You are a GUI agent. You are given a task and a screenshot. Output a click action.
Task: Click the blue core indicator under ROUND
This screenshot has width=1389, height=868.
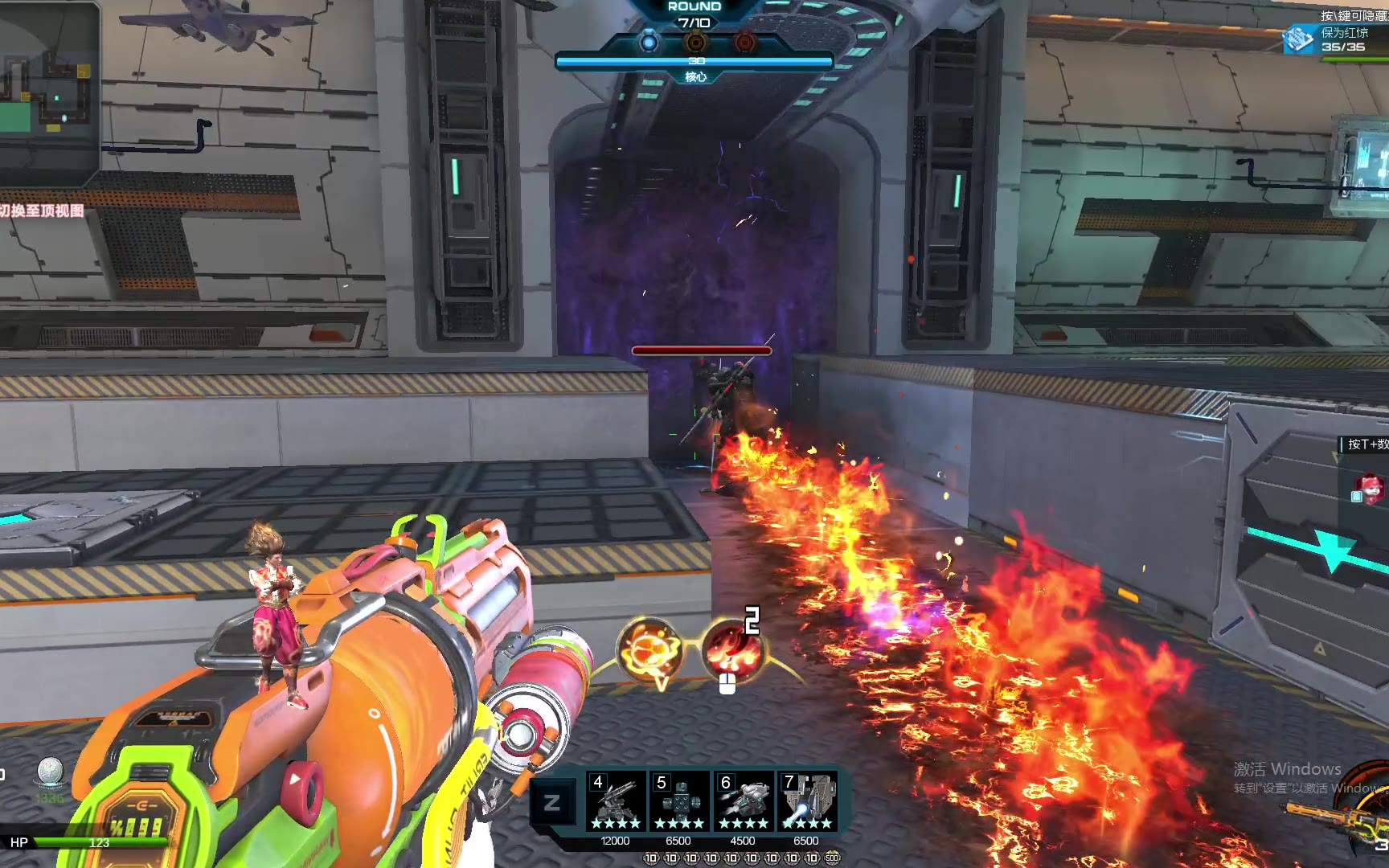[x=649, y=41]
